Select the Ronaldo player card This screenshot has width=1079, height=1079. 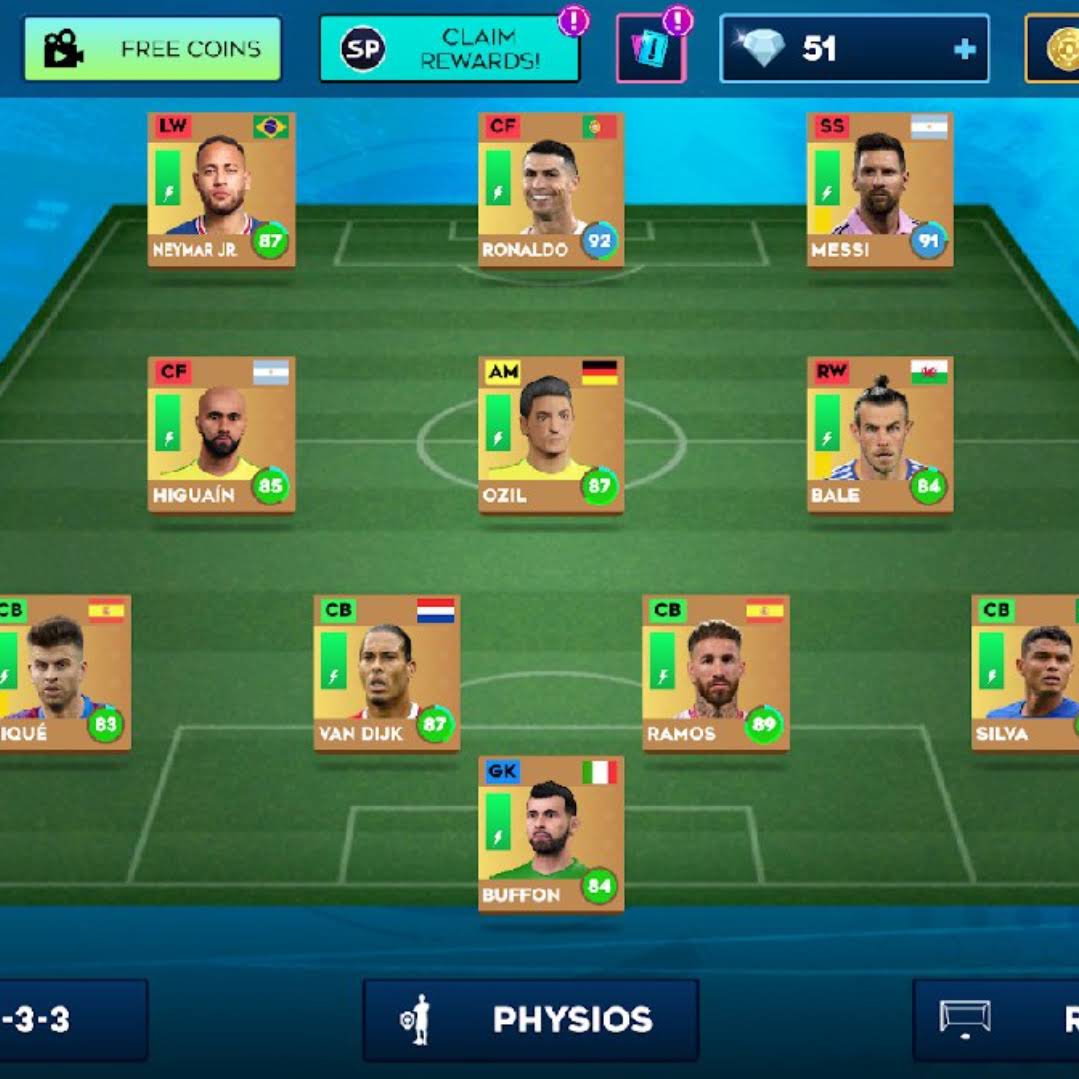(551, 190)
